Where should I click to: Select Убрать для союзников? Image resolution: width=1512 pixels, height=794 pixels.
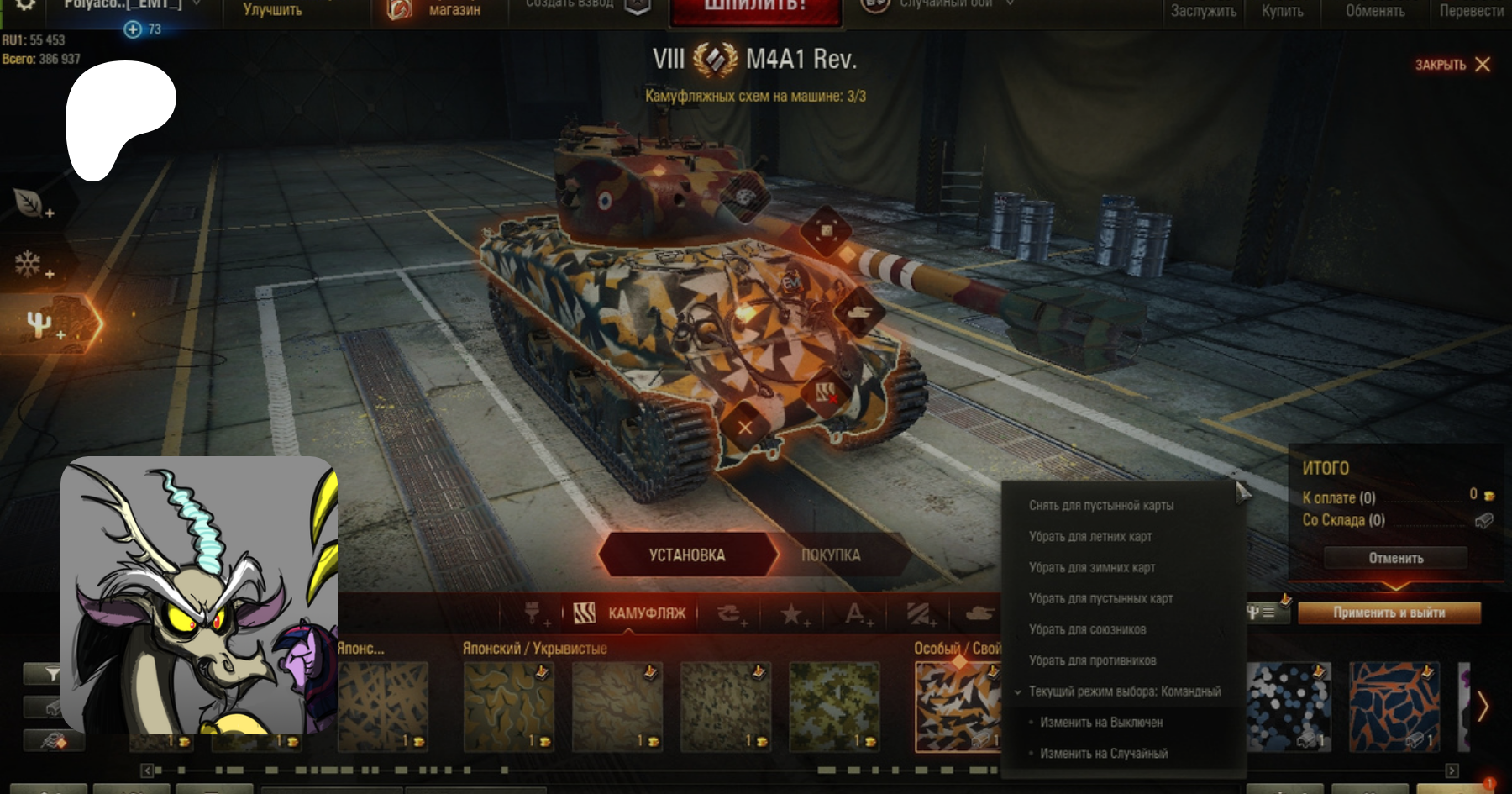pos(1087,629)
